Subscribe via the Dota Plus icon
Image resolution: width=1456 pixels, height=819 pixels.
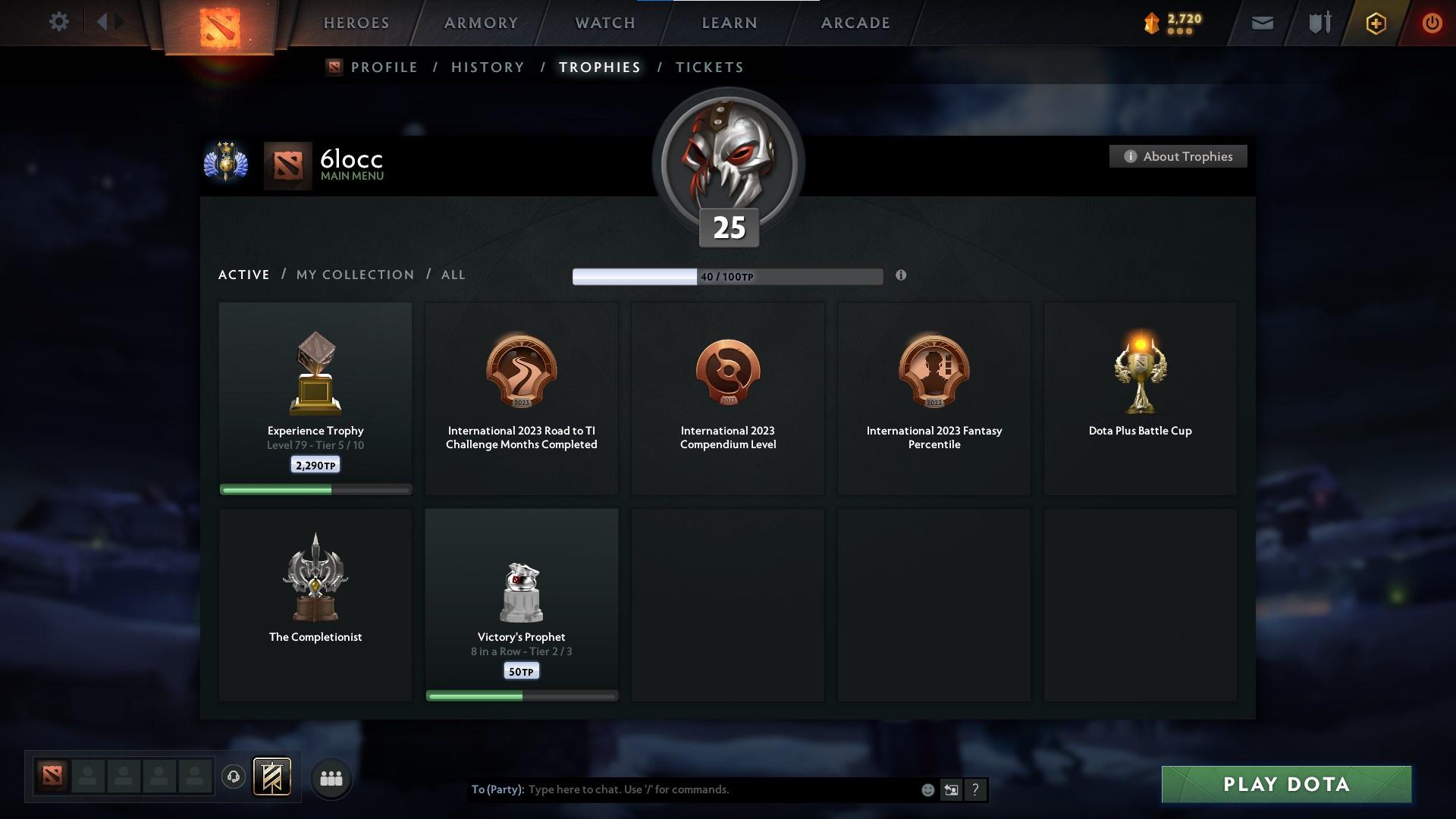click(1376, 22)
